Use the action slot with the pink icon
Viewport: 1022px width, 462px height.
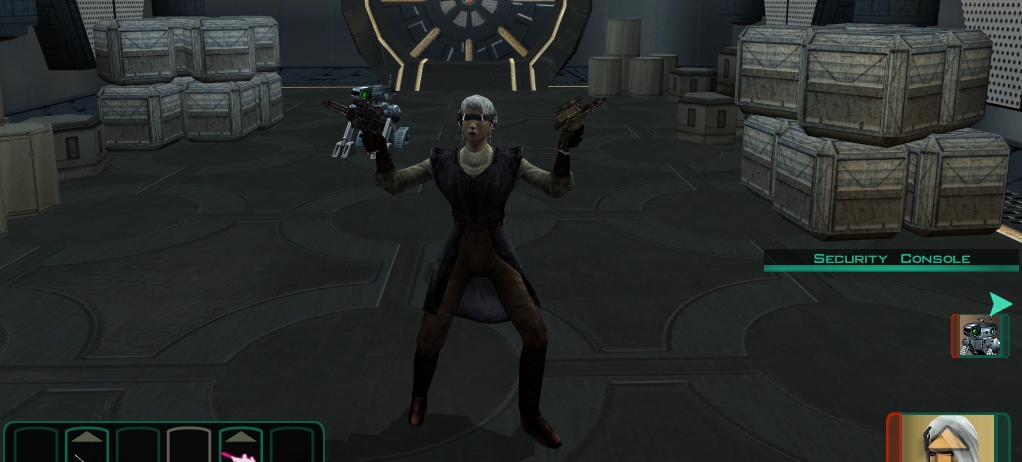[x=241, y=454]
